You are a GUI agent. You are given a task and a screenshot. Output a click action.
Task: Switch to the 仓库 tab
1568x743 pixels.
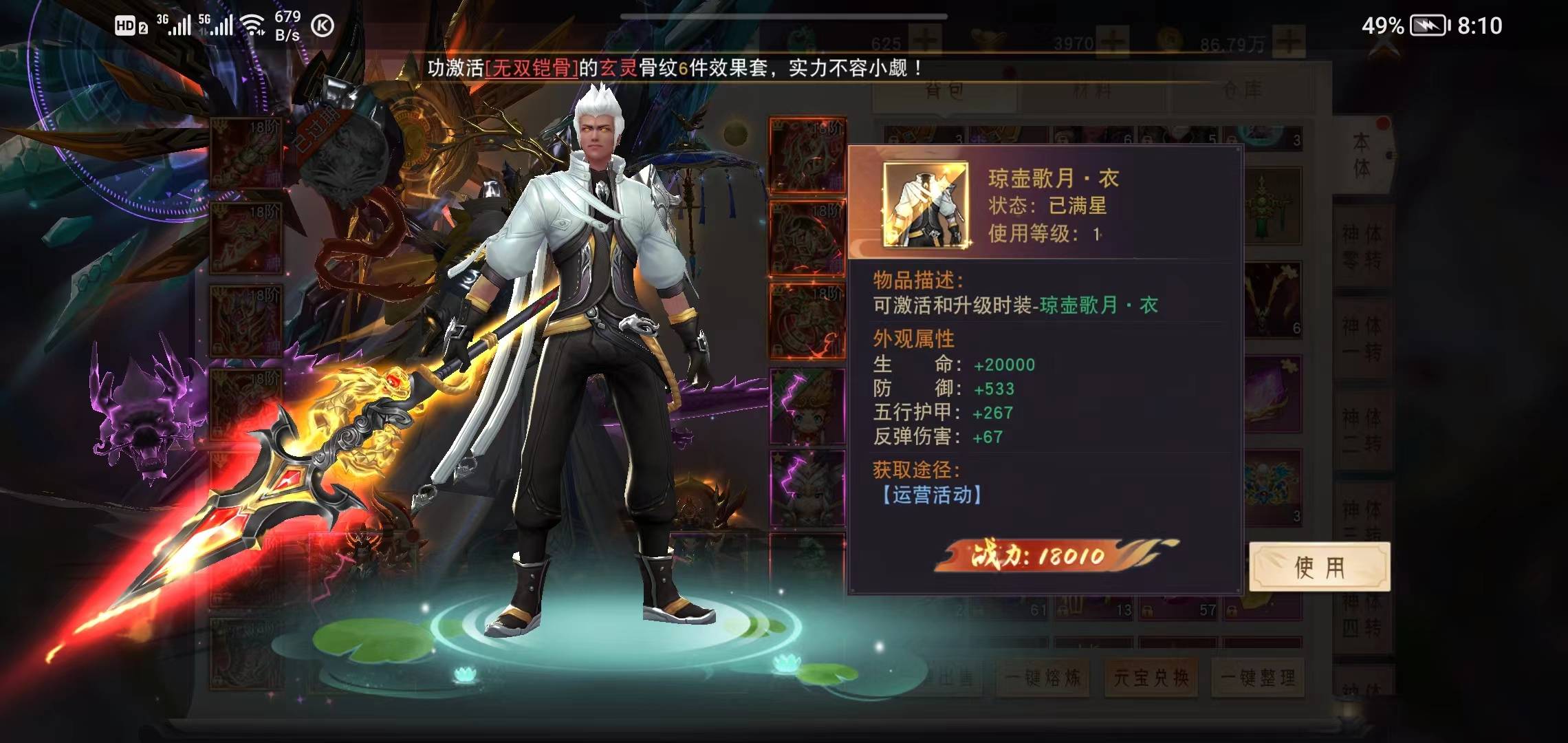point(1243,90)
